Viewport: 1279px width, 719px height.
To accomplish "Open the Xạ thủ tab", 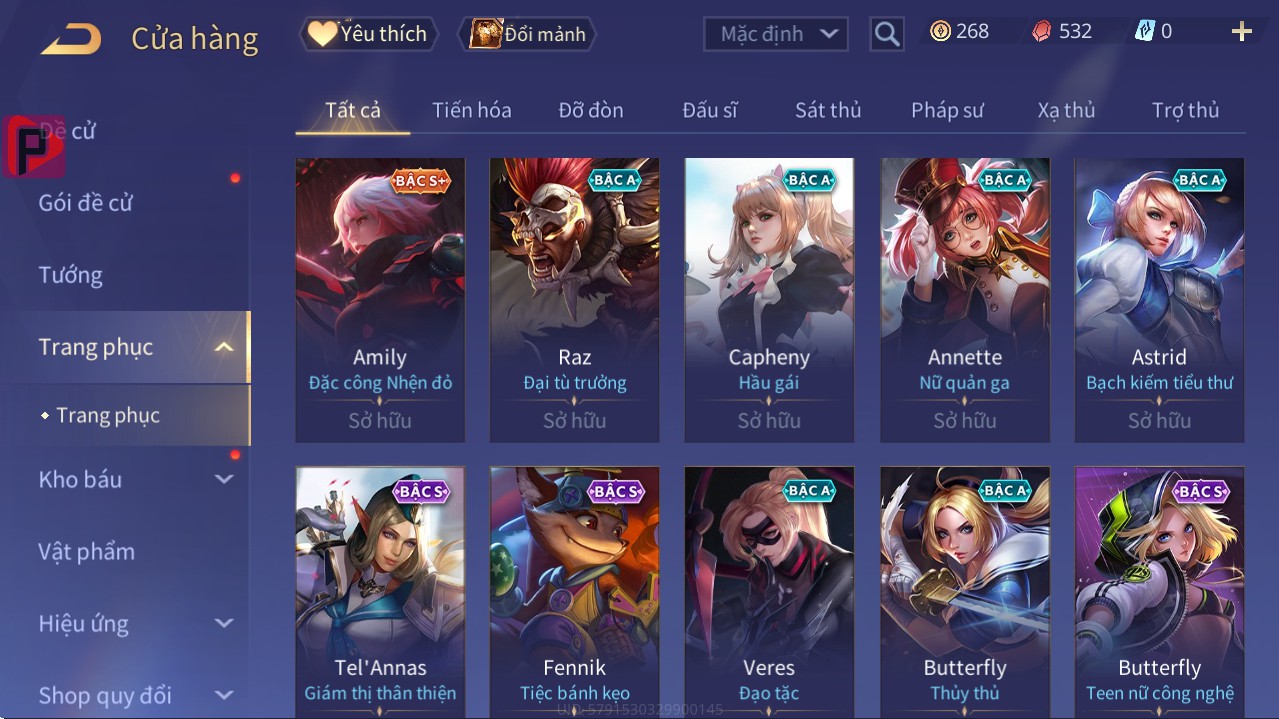I will pos(1066,110).
